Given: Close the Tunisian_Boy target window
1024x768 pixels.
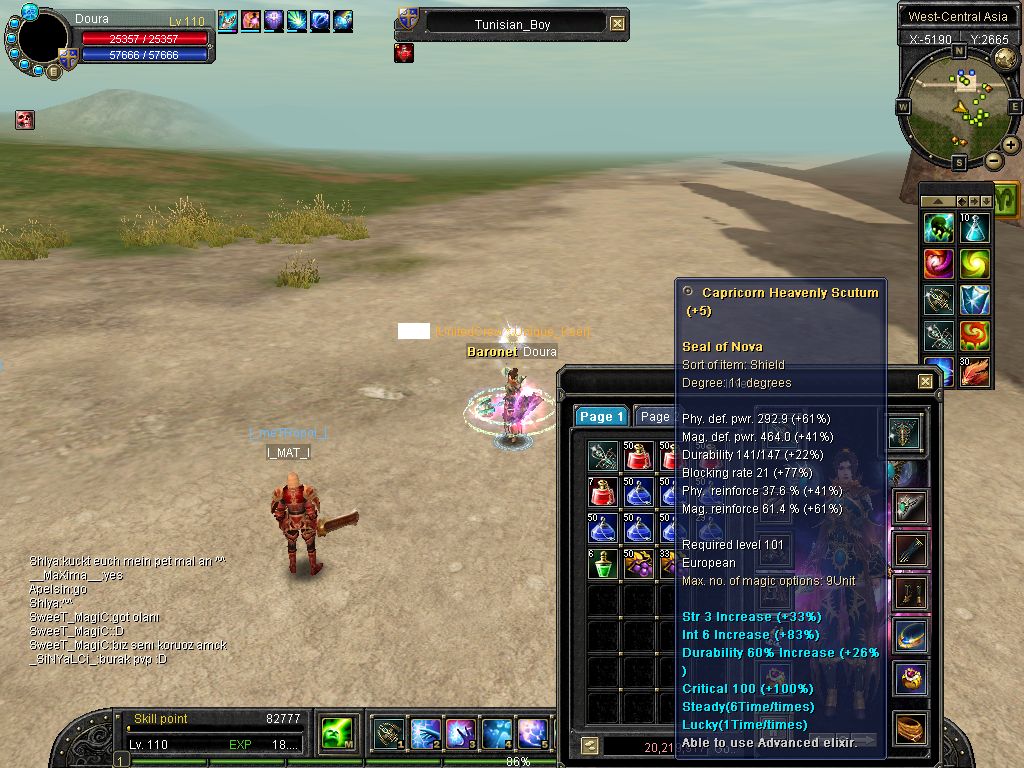Looking at the screenshot, I should pyautogui.click(x=618, y=23).
